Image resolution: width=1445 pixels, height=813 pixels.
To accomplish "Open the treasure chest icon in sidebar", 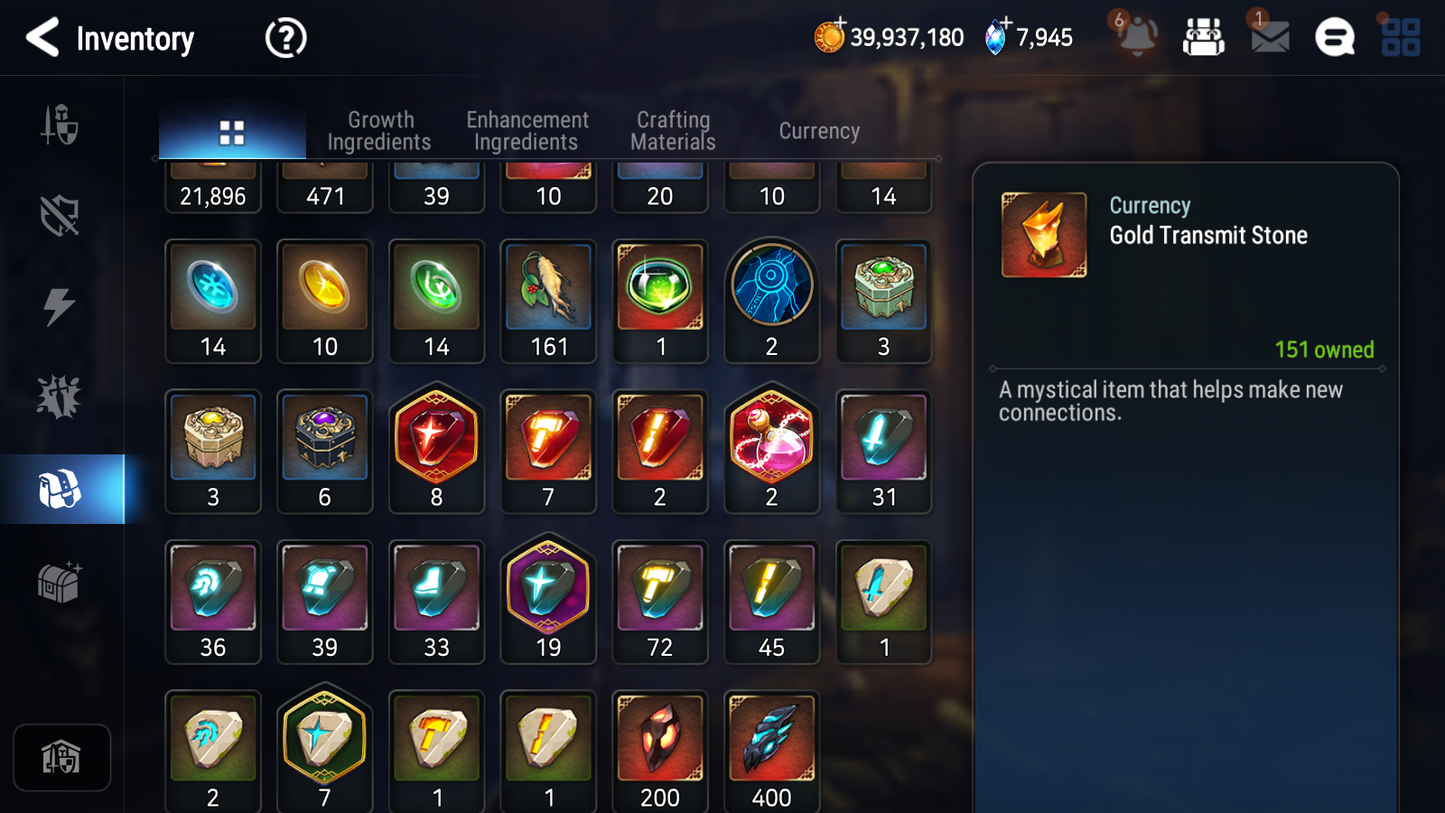I will pos(62,583).
